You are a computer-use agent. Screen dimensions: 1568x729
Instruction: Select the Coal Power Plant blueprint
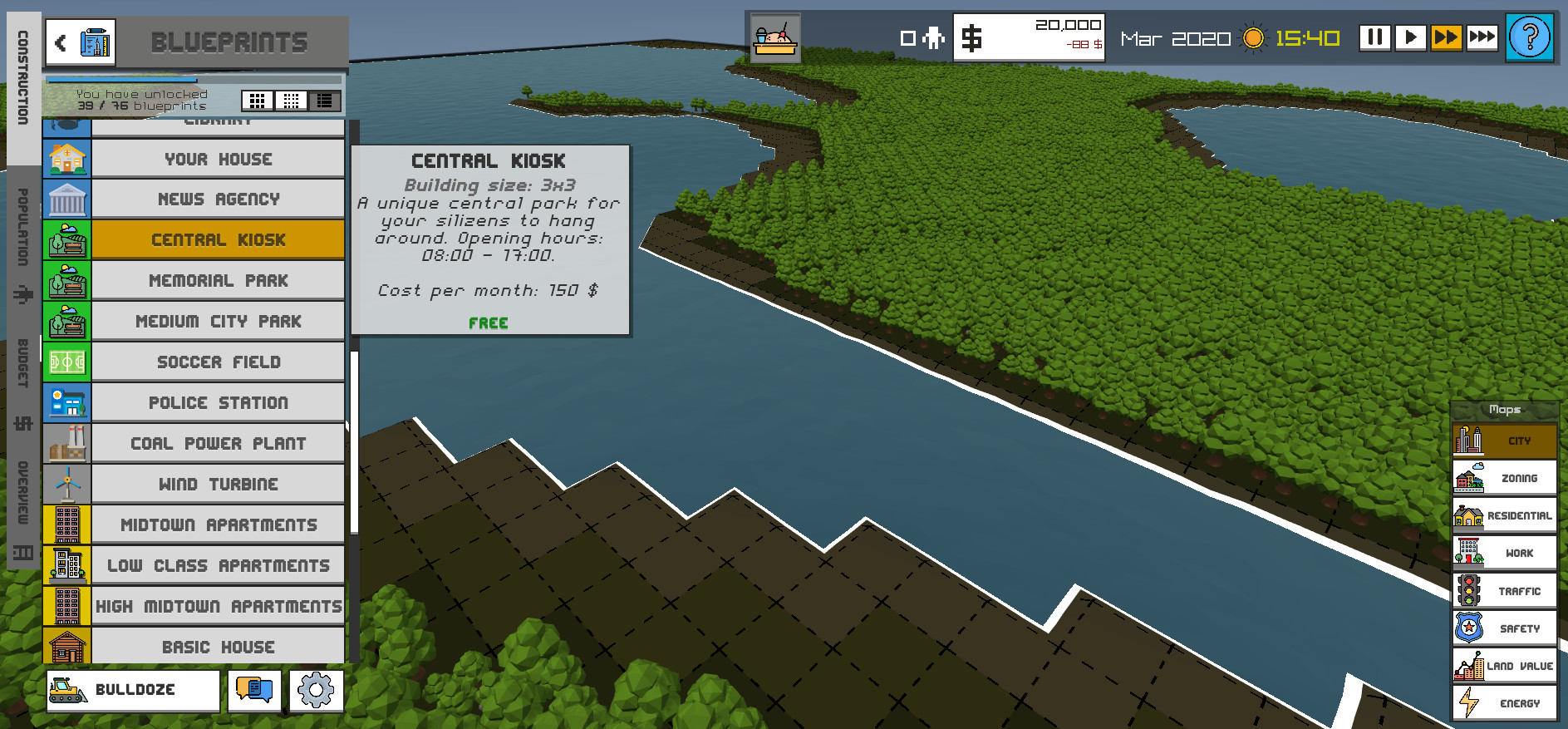click(x=218, y=444)
